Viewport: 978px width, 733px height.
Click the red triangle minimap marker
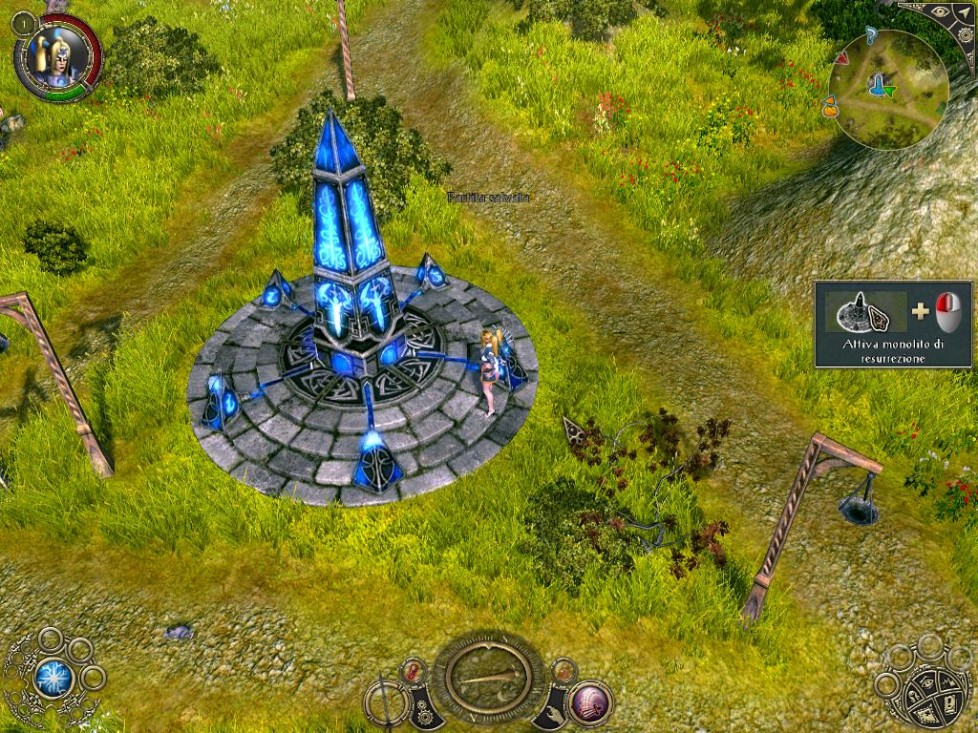[842, 58]
